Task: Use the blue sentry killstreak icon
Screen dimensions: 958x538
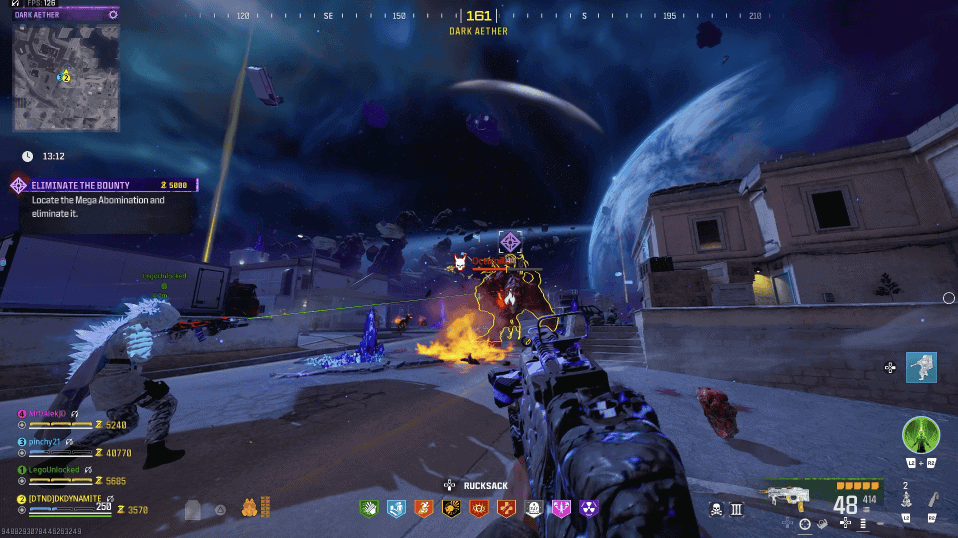Action: (921, 367)
